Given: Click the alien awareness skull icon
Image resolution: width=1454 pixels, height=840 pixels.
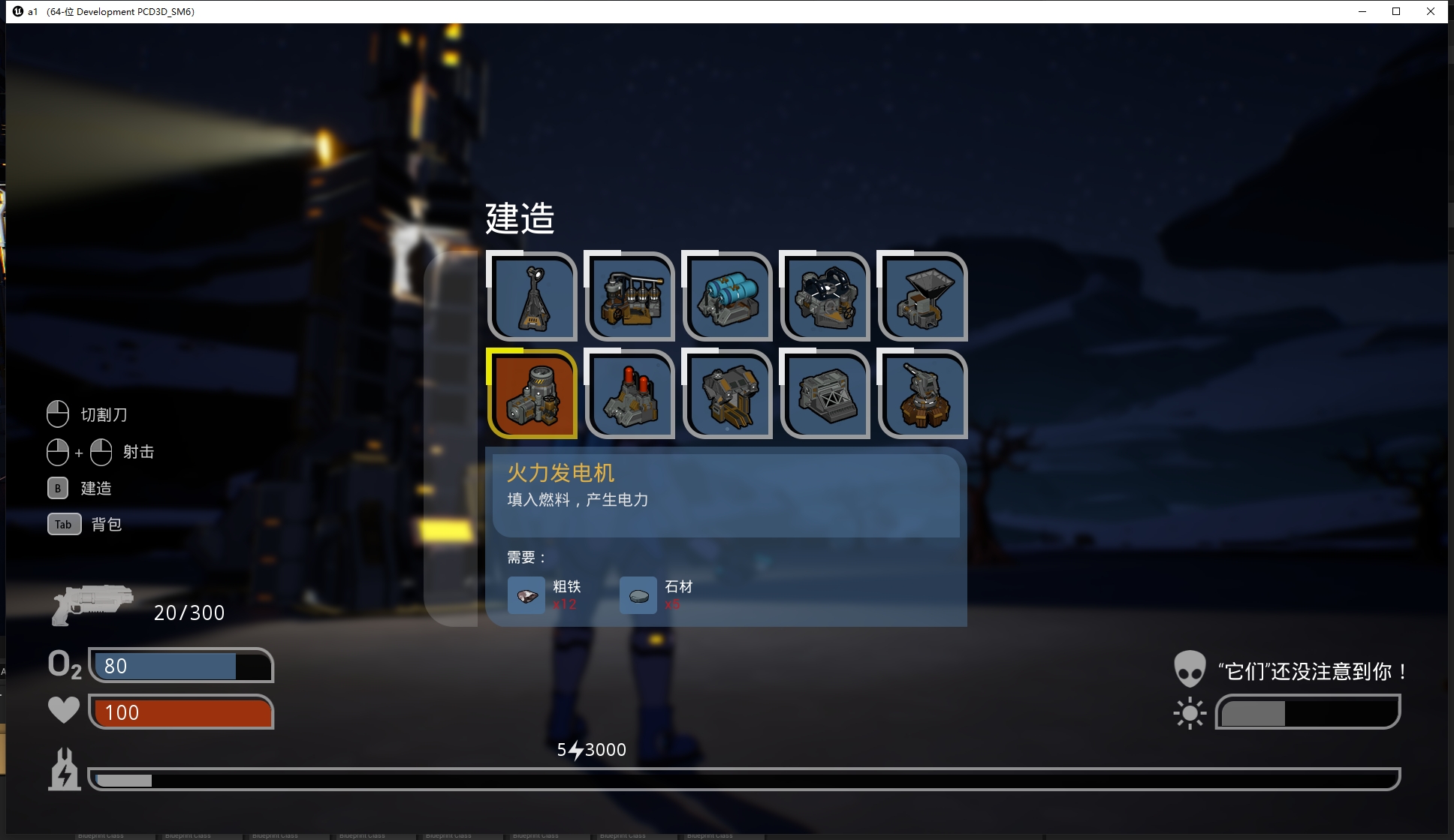Looking at the screenshot, I should 1190,668.
